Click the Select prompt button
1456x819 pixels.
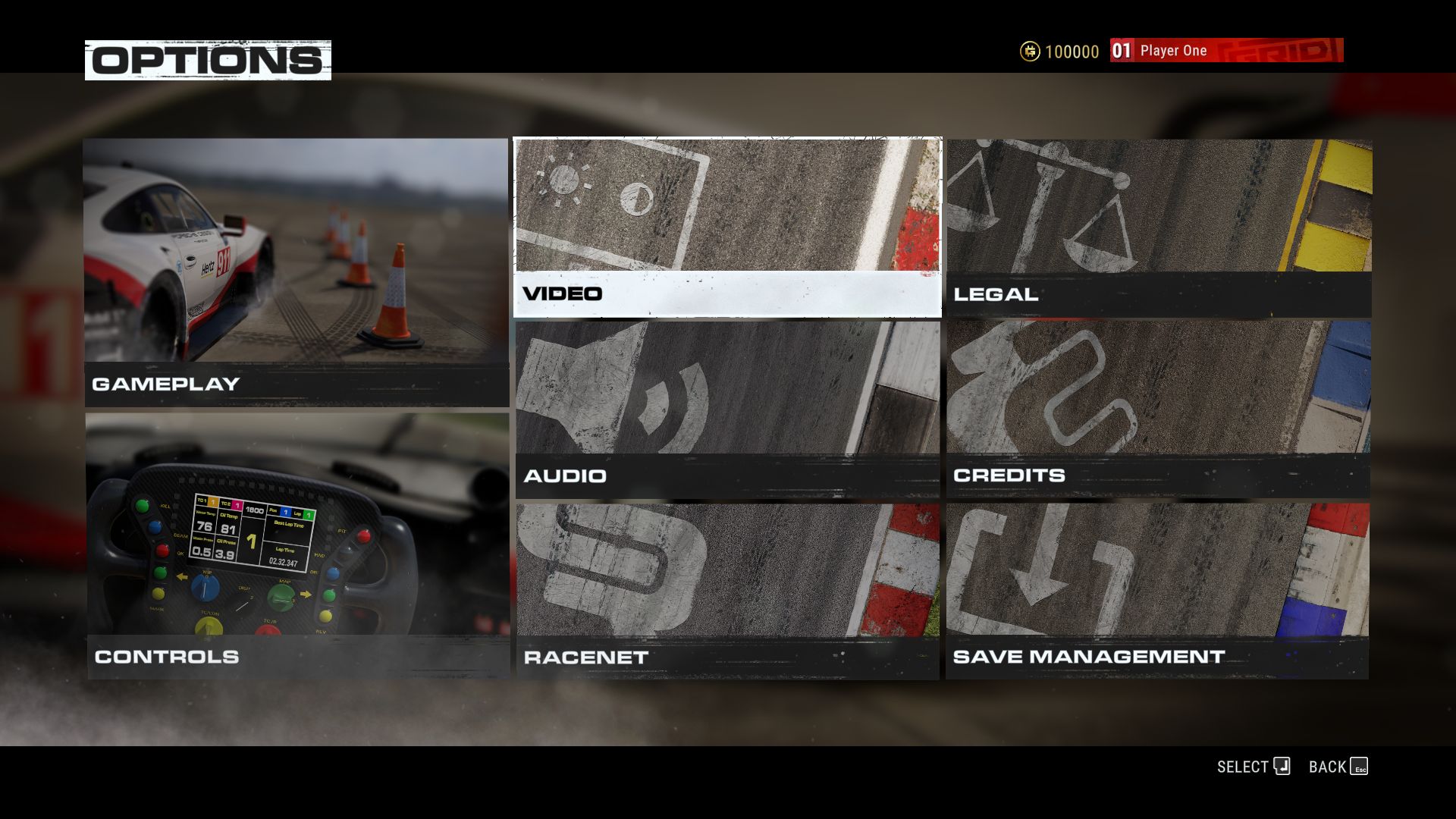tap(1254, 767)
